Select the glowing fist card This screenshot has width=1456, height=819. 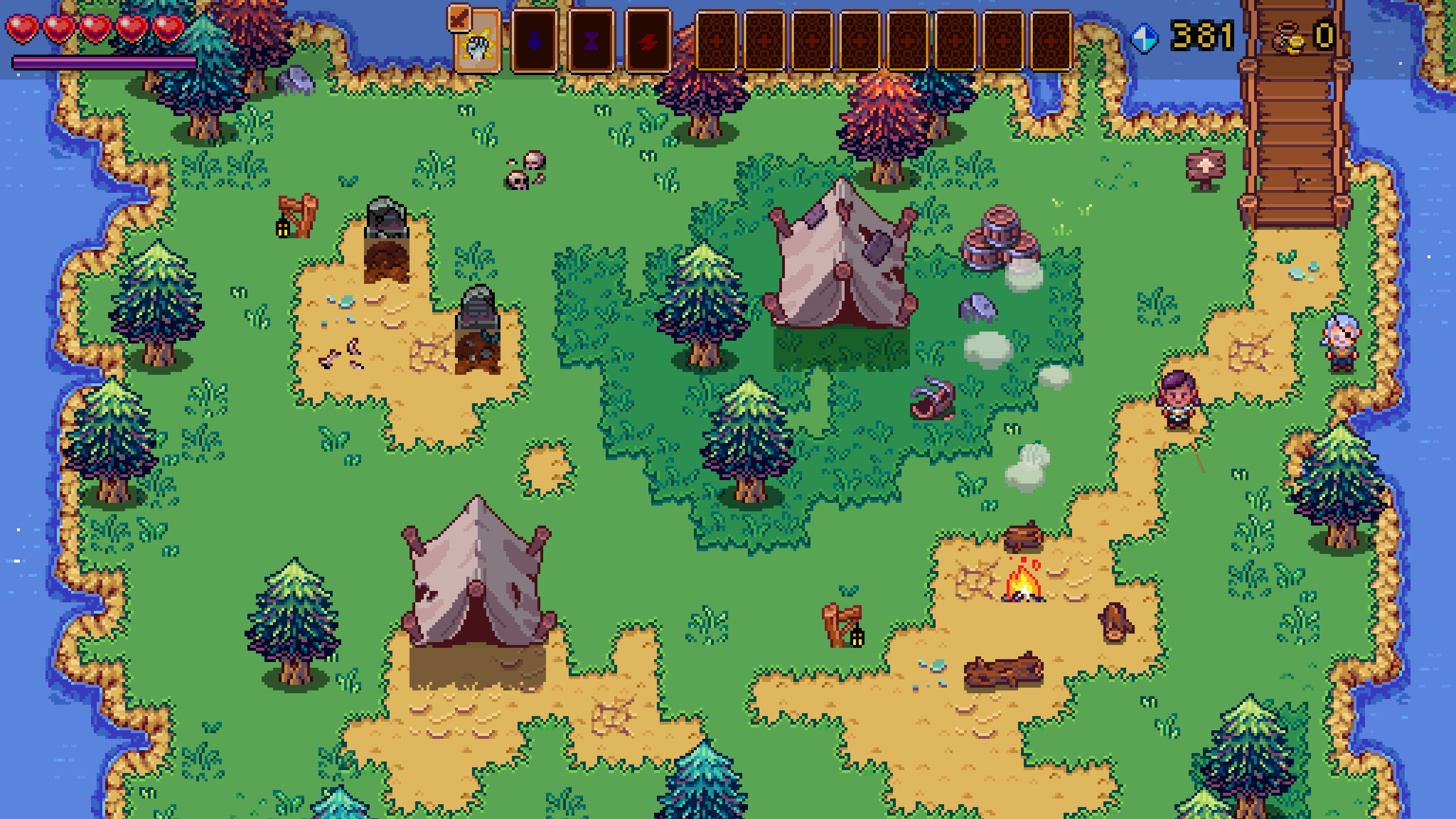(478, 43)
